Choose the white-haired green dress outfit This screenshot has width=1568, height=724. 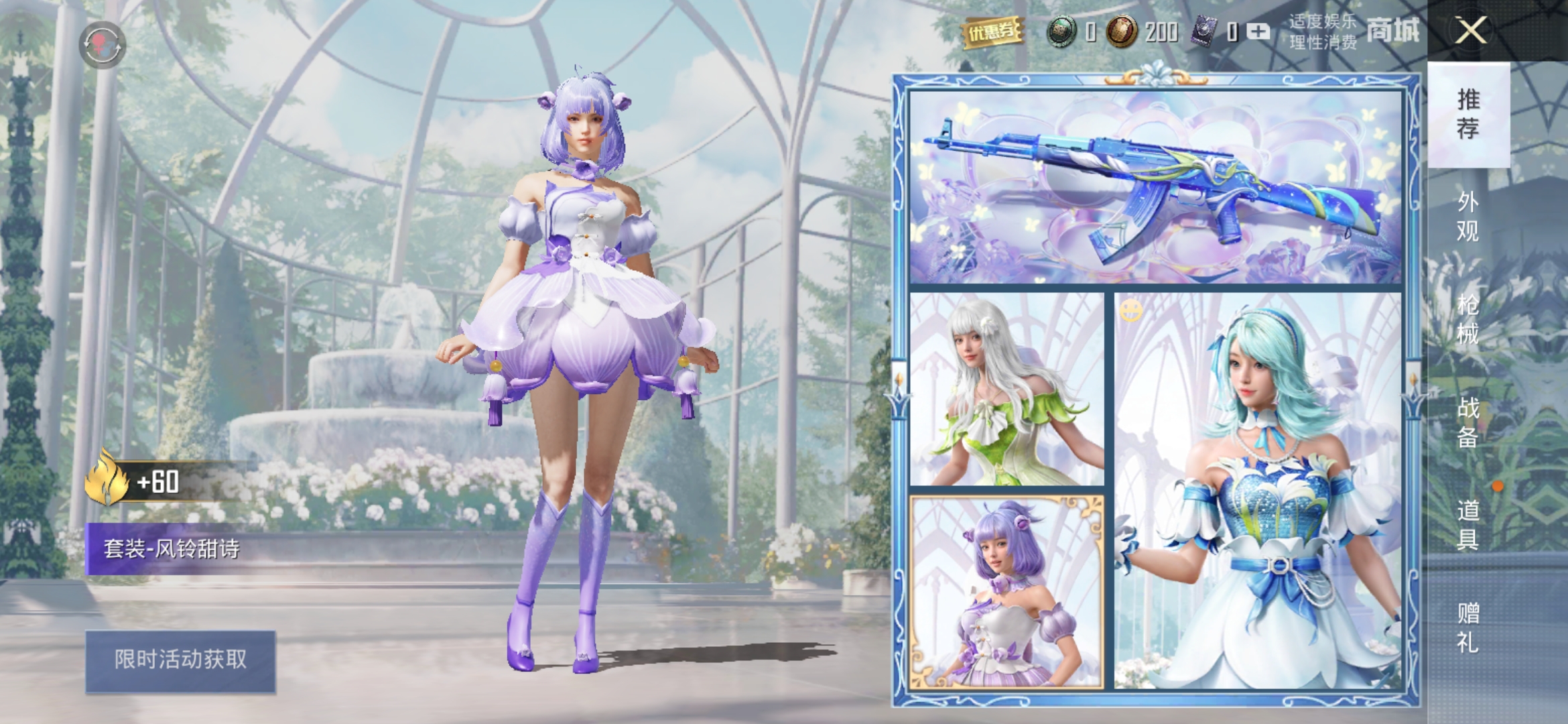point(1006,389)
